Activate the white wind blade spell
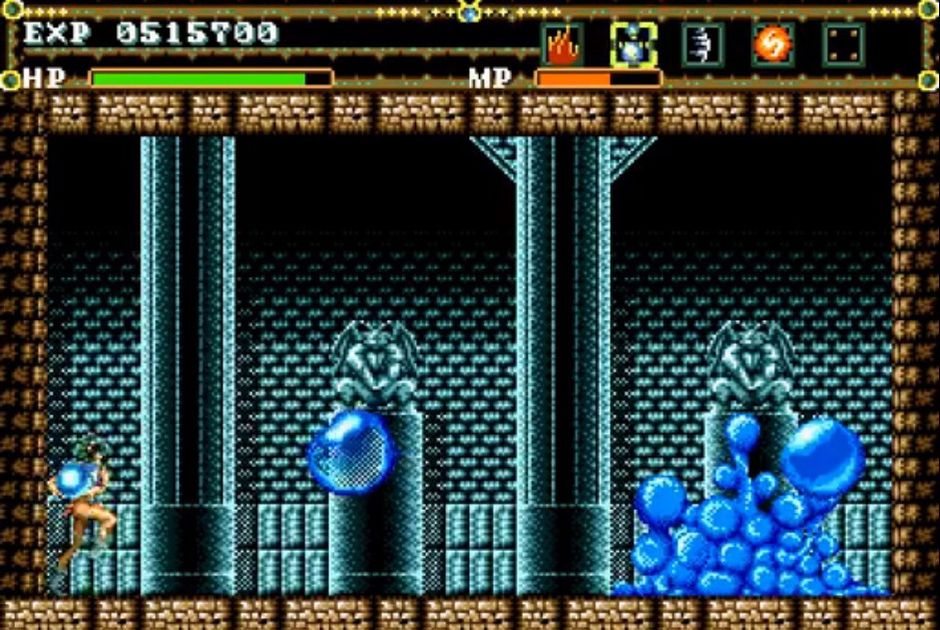The image size is (940, 630). point(703,45)
